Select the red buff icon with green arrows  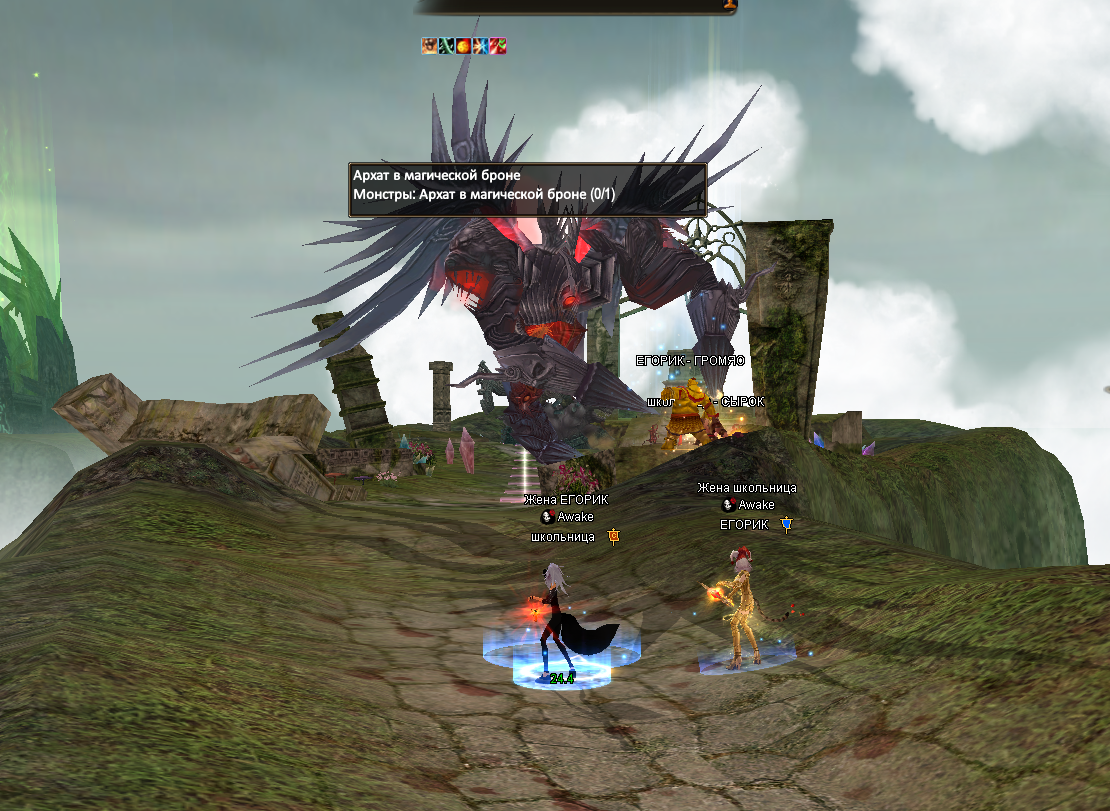pyautogui.click(x=497, y=45)
